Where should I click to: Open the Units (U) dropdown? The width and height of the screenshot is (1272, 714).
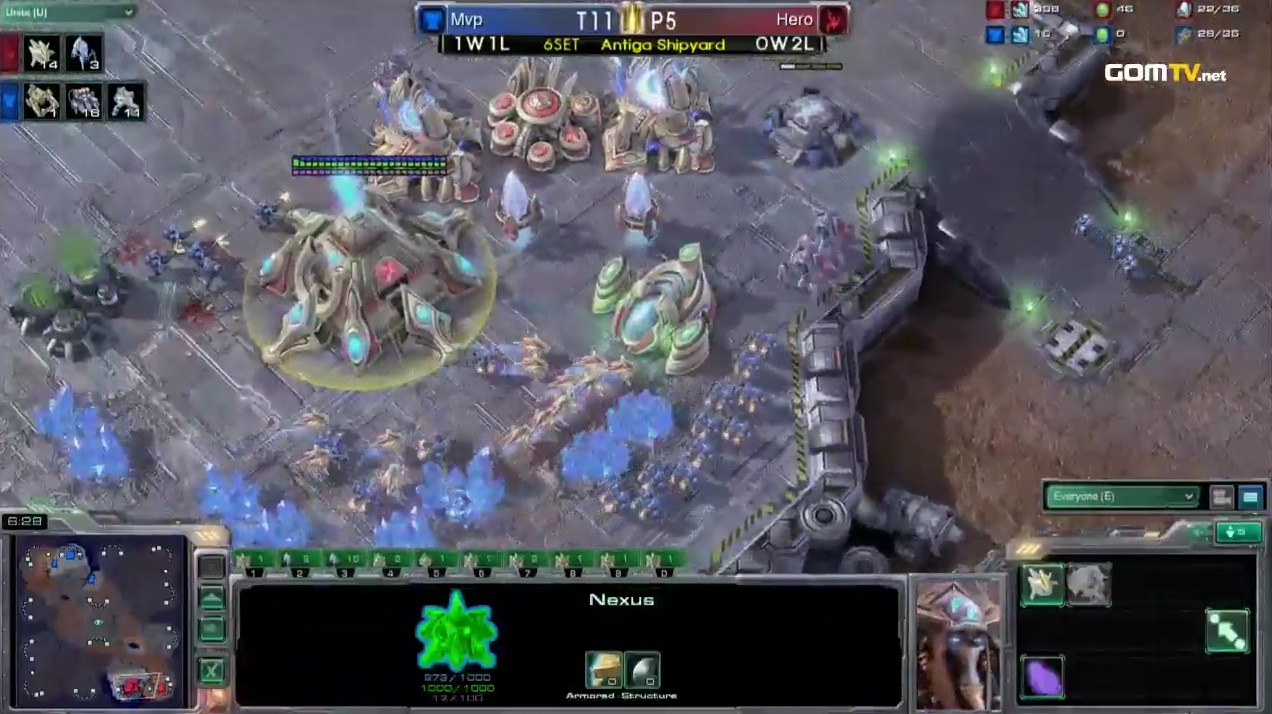(68, 12)
